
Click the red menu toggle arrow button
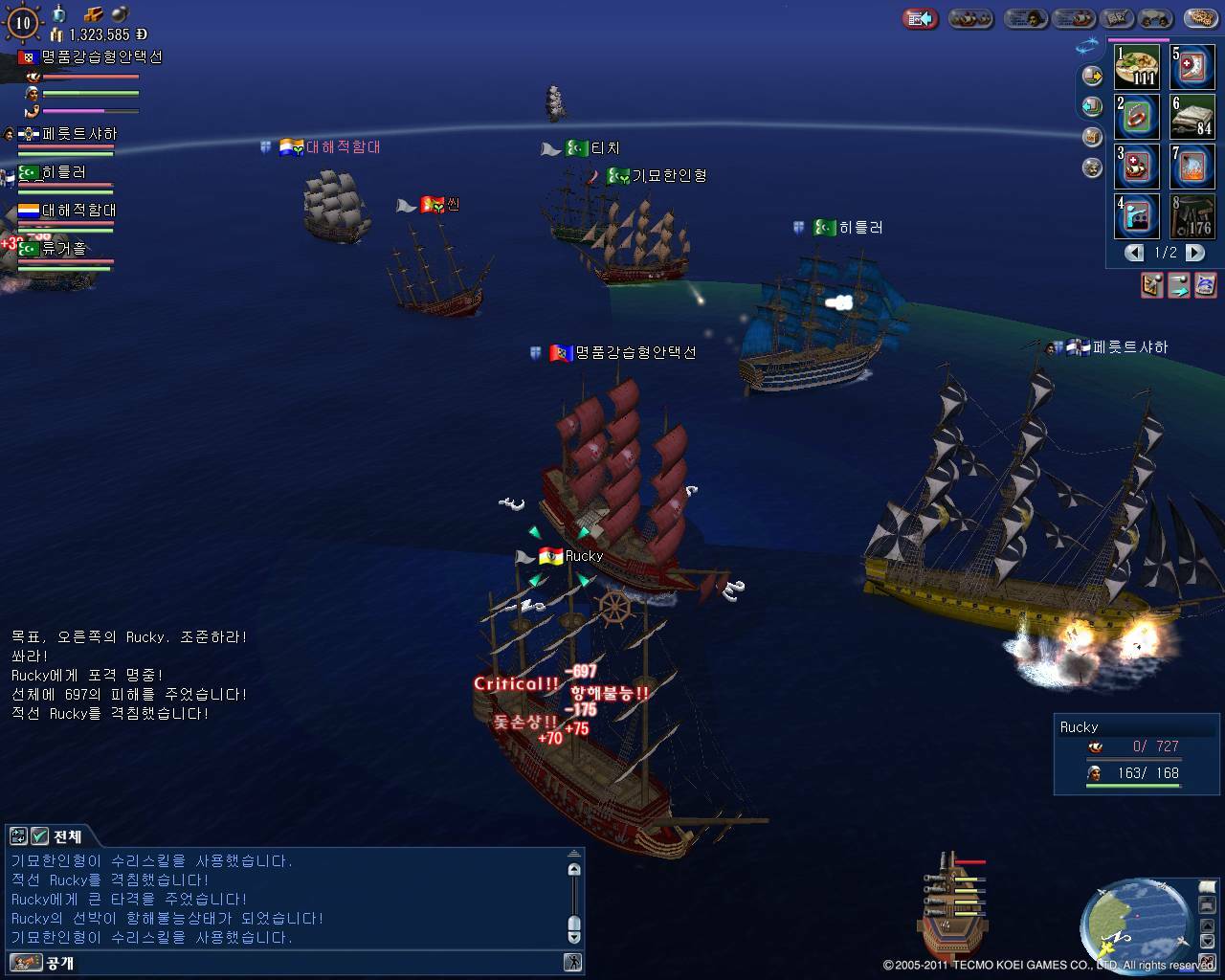click(x=921, y=18)
